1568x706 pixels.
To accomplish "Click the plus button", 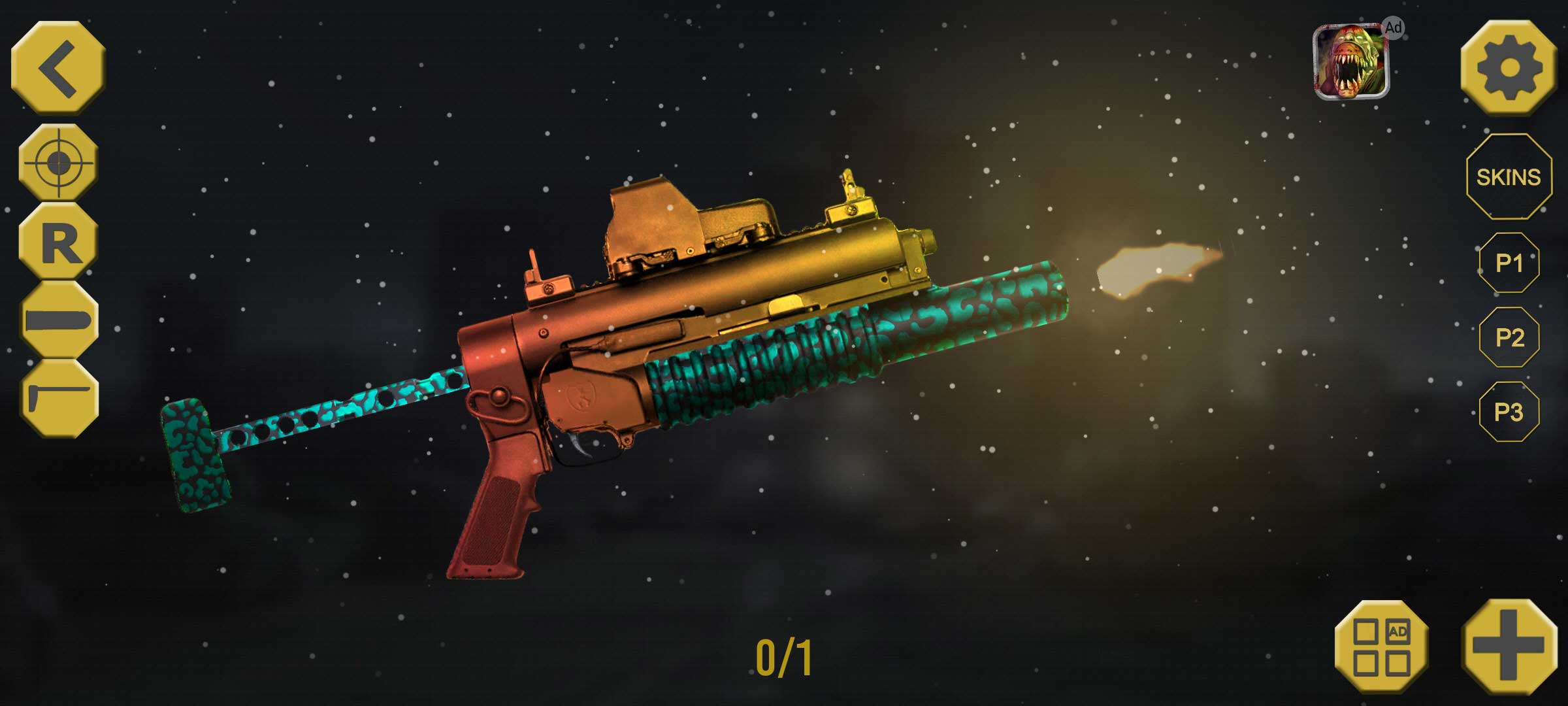I will 1509,647.
